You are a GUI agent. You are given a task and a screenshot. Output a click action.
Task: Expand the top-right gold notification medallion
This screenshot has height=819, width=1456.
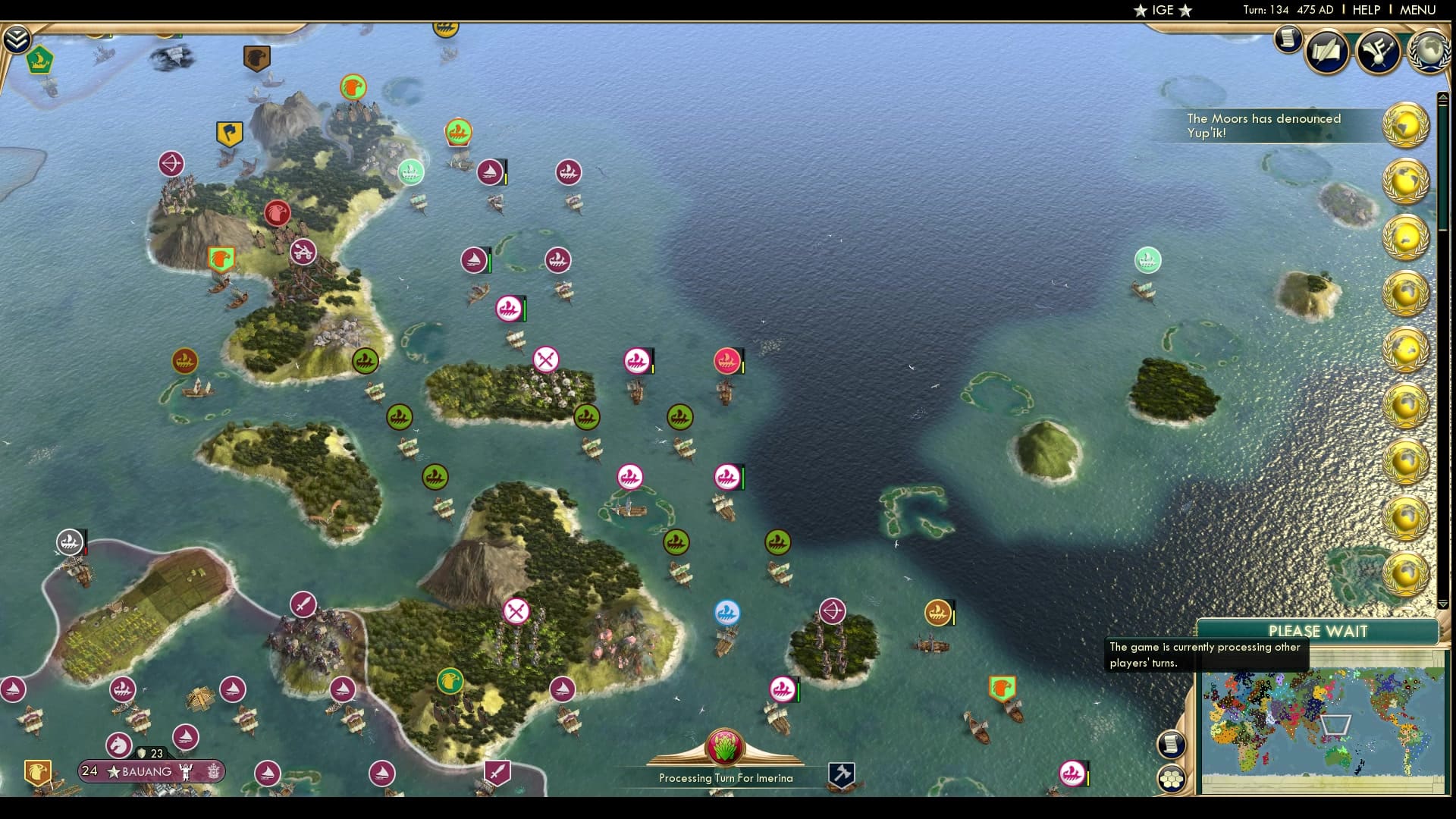click(1407, 126)
